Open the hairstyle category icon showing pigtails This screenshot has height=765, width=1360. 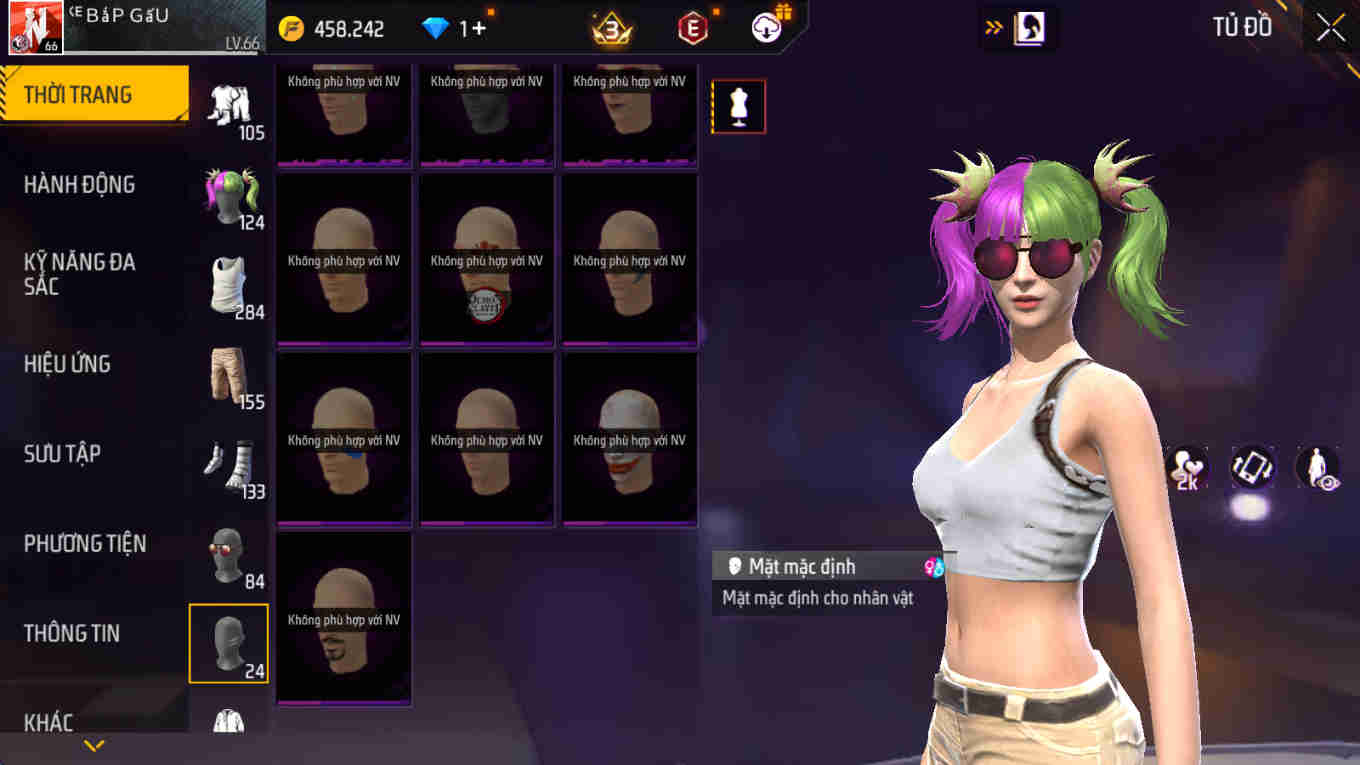point(228,195)
